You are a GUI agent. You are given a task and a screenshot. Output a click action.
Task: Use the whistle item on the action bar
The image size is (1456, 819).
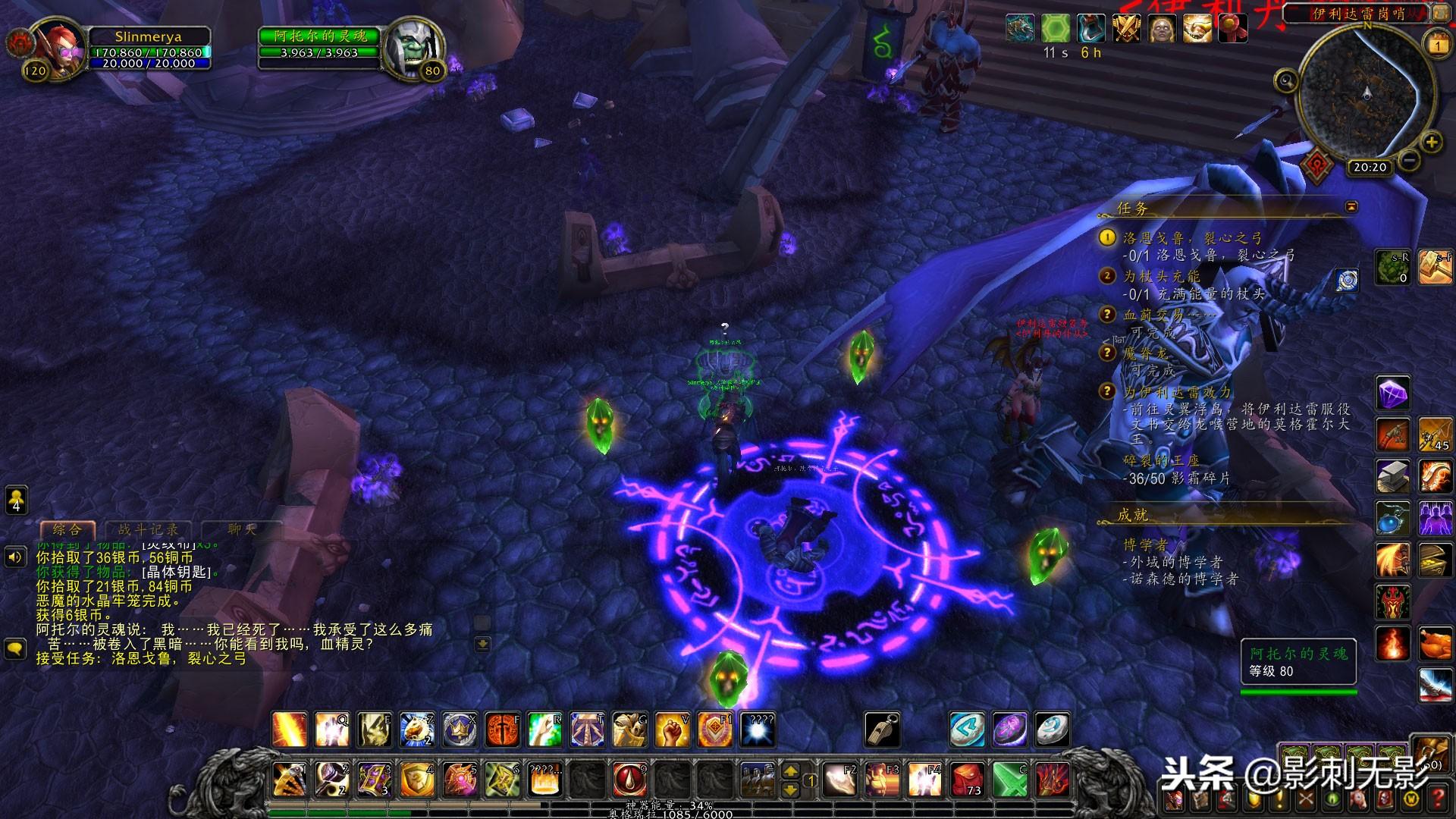pos(883,730)
